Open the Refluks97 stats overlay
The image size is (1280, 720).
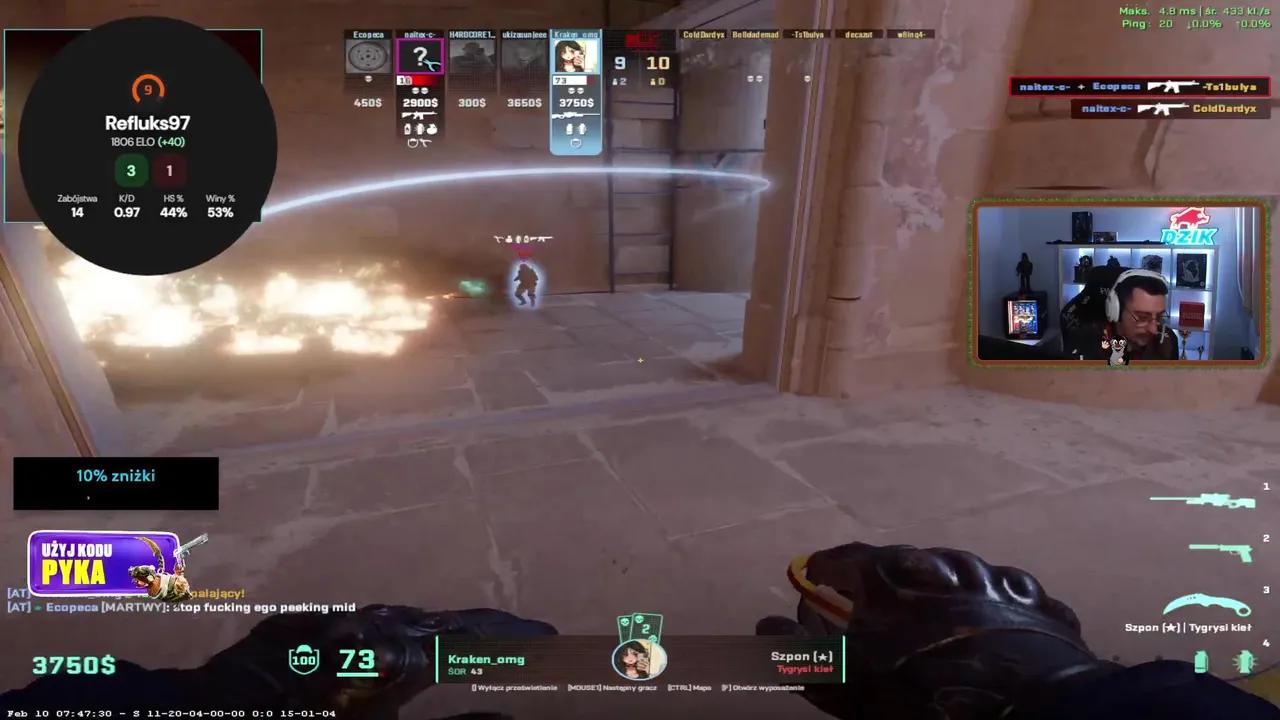147,146
